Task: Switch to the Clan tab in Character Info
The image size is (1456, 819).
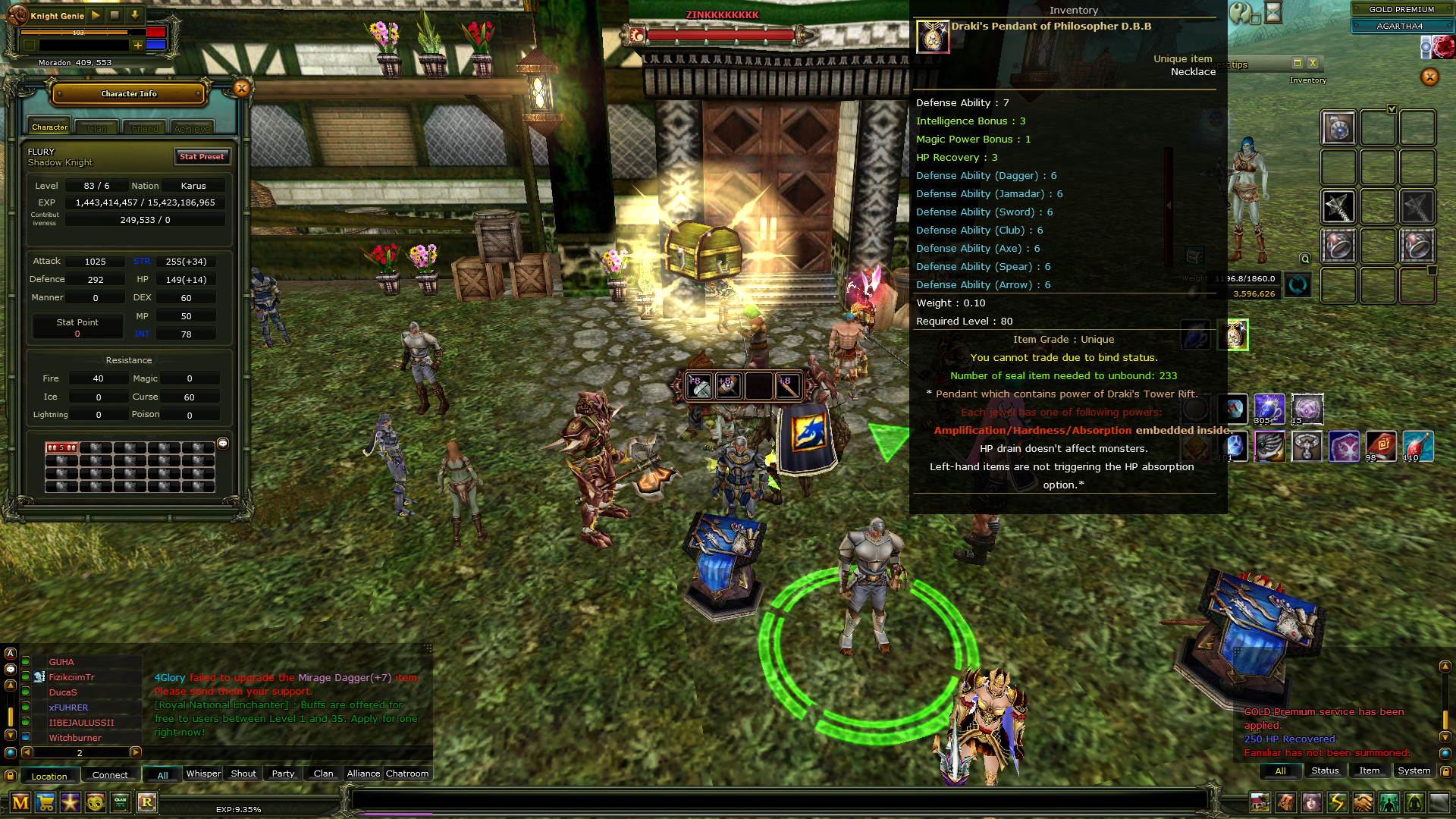Action: pos(96,127)
